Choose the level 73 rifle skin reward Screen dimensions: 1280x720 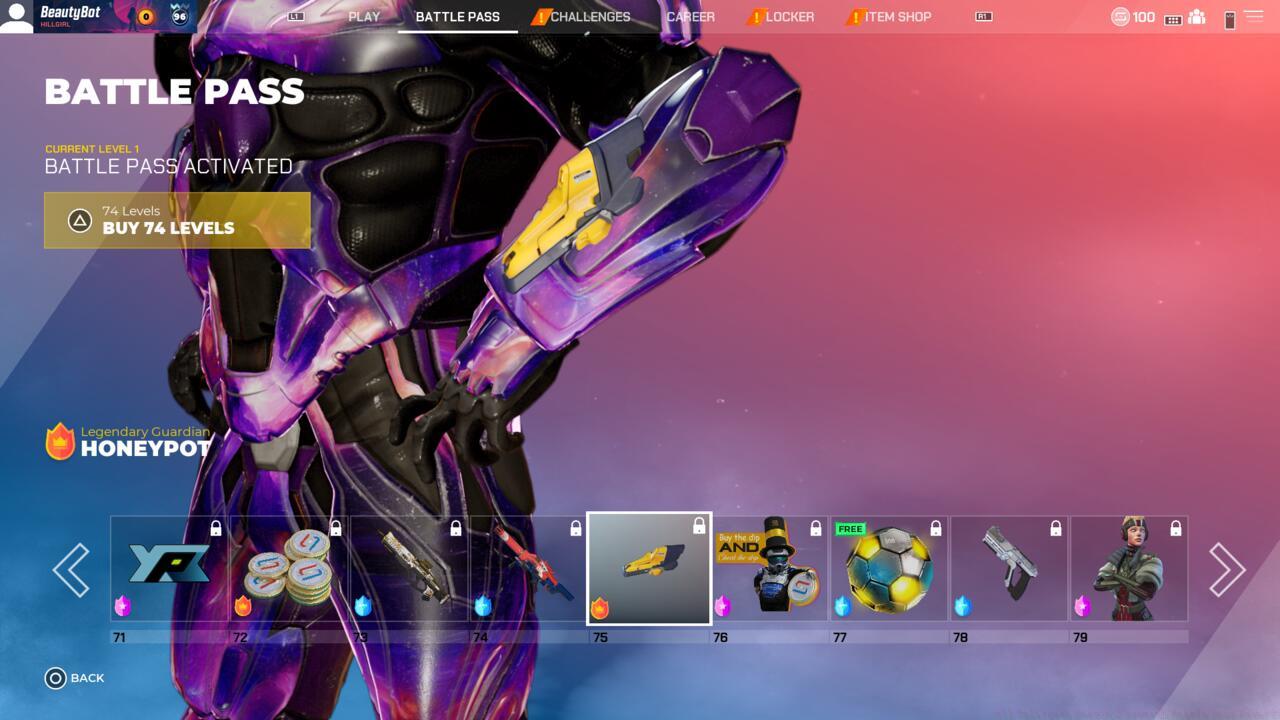pyautogui.click(x=409, y=569)
